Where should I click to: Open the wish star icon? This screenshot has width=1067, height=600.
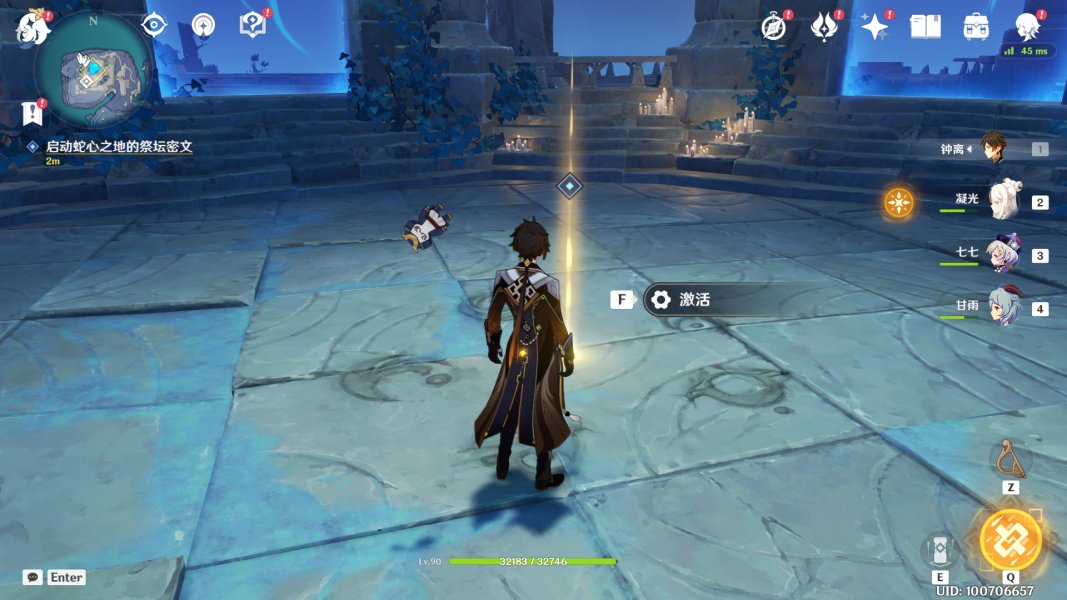875,27
